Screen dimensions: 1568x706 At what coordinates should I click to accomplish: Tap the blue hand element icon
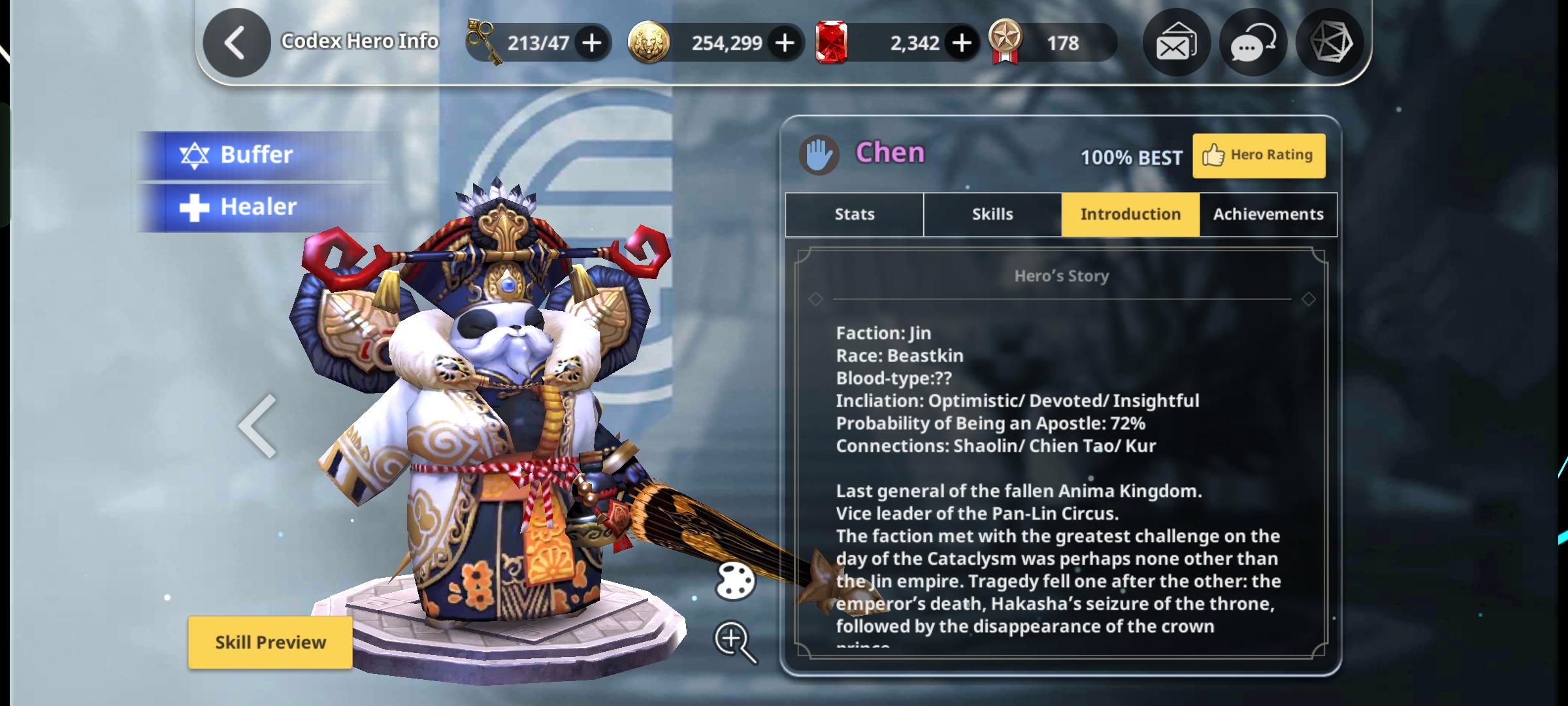(819, 155)
